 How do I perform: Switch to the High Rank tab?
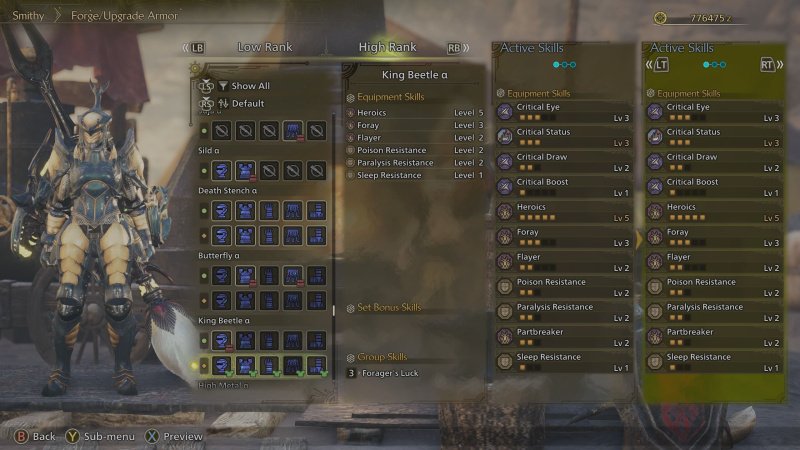click(387, 47)
